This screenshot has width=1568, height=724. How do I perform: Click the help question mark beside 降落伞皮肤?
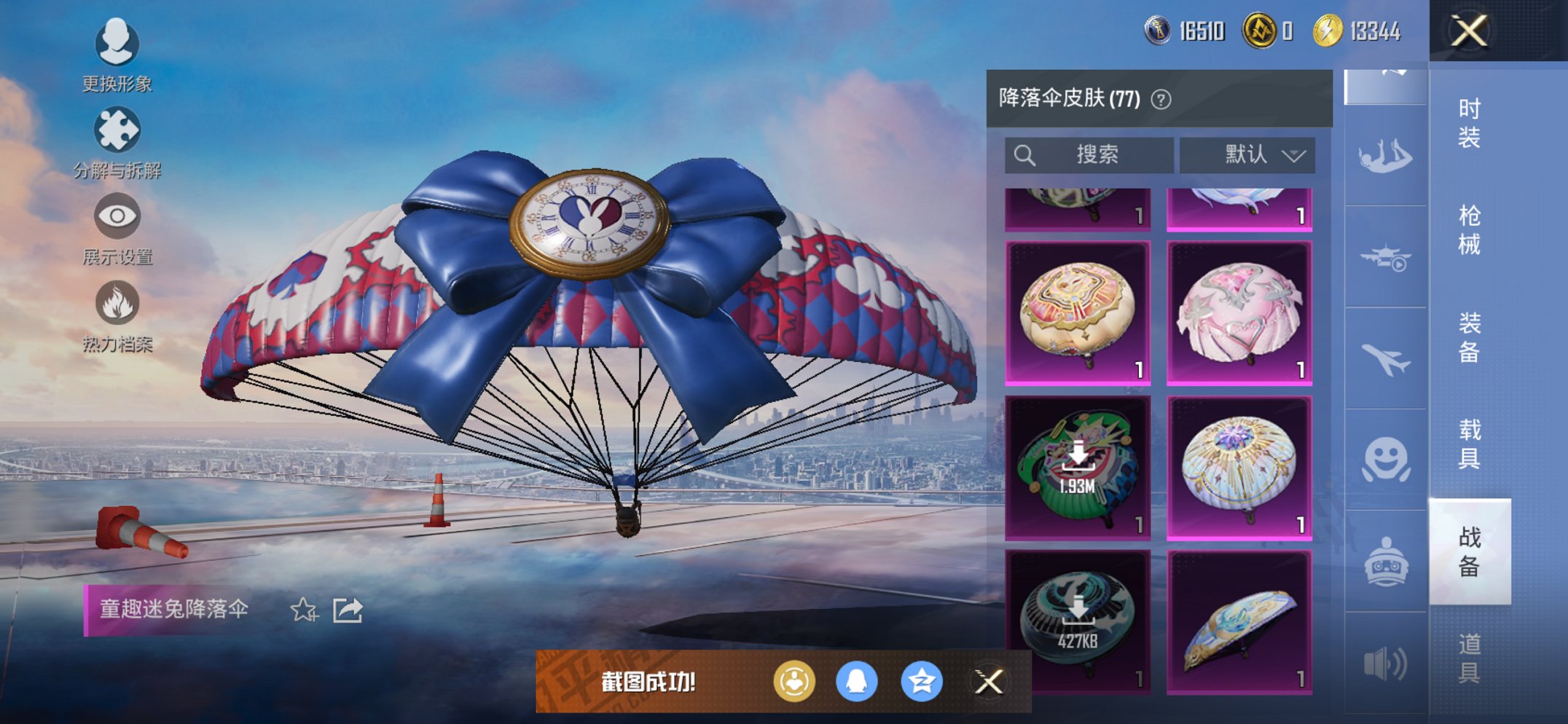pos(1163,99)
